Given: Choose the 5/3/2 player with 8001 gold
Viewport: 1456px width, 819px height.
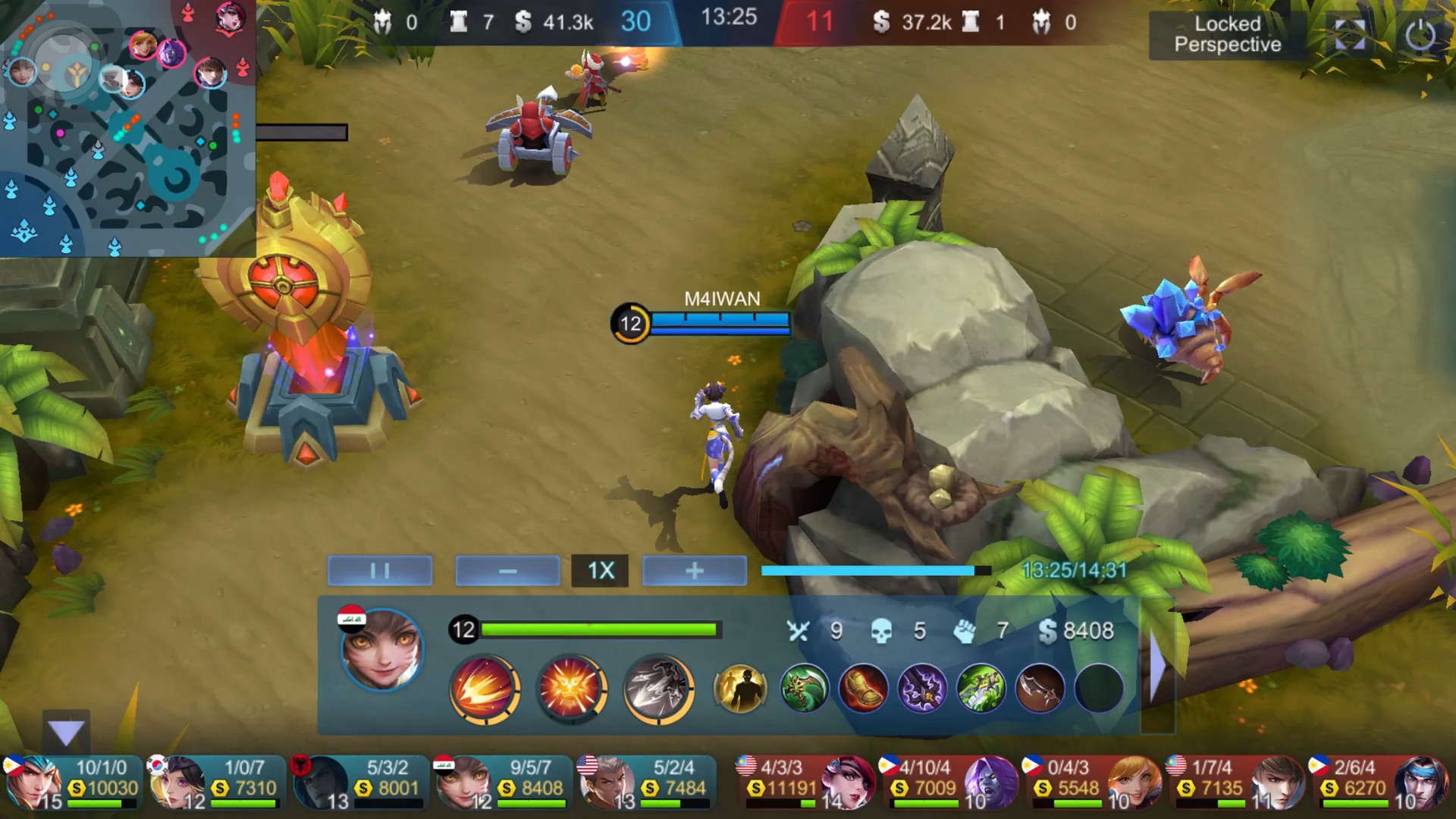Looking at the screenshot, I should pyautogui.click(x=359, y=782).
